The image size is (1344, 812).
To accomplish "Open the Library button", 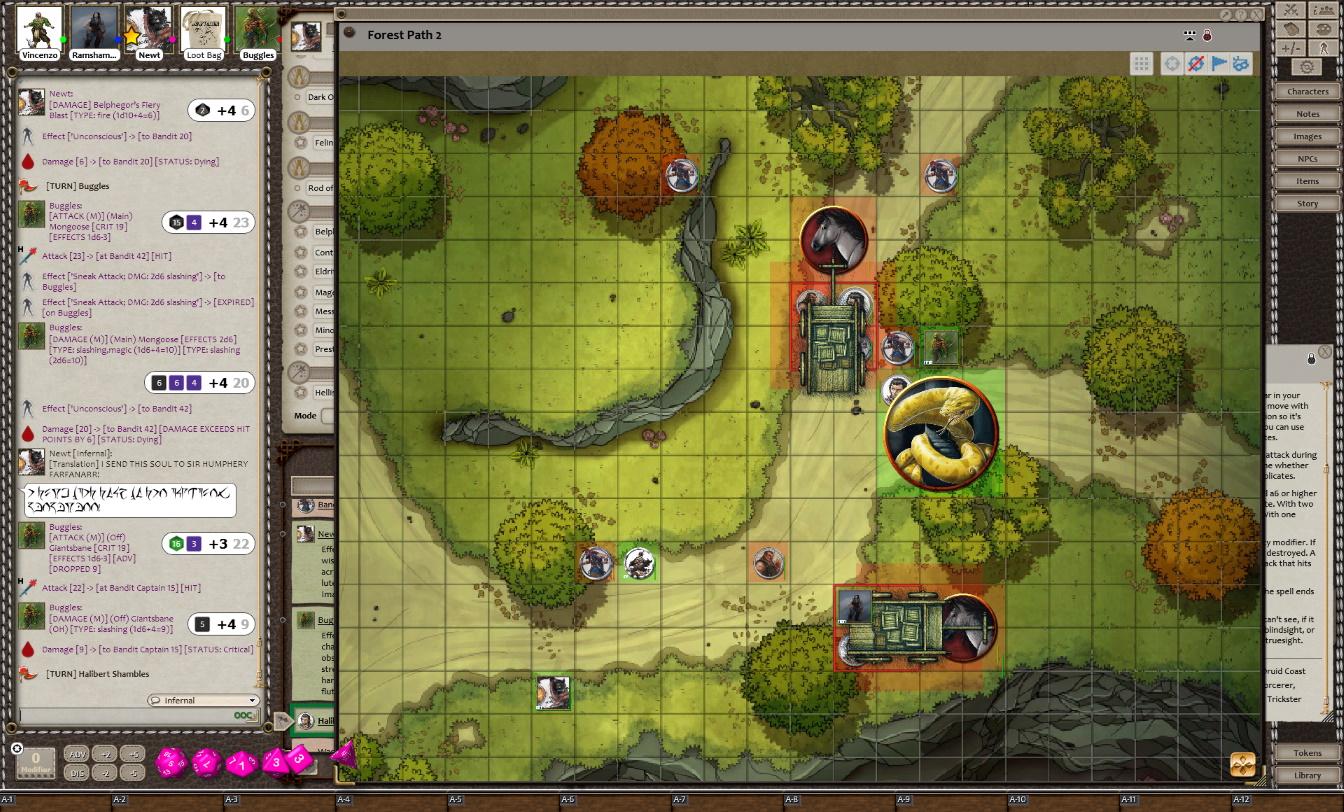I will click(1307, 775).
